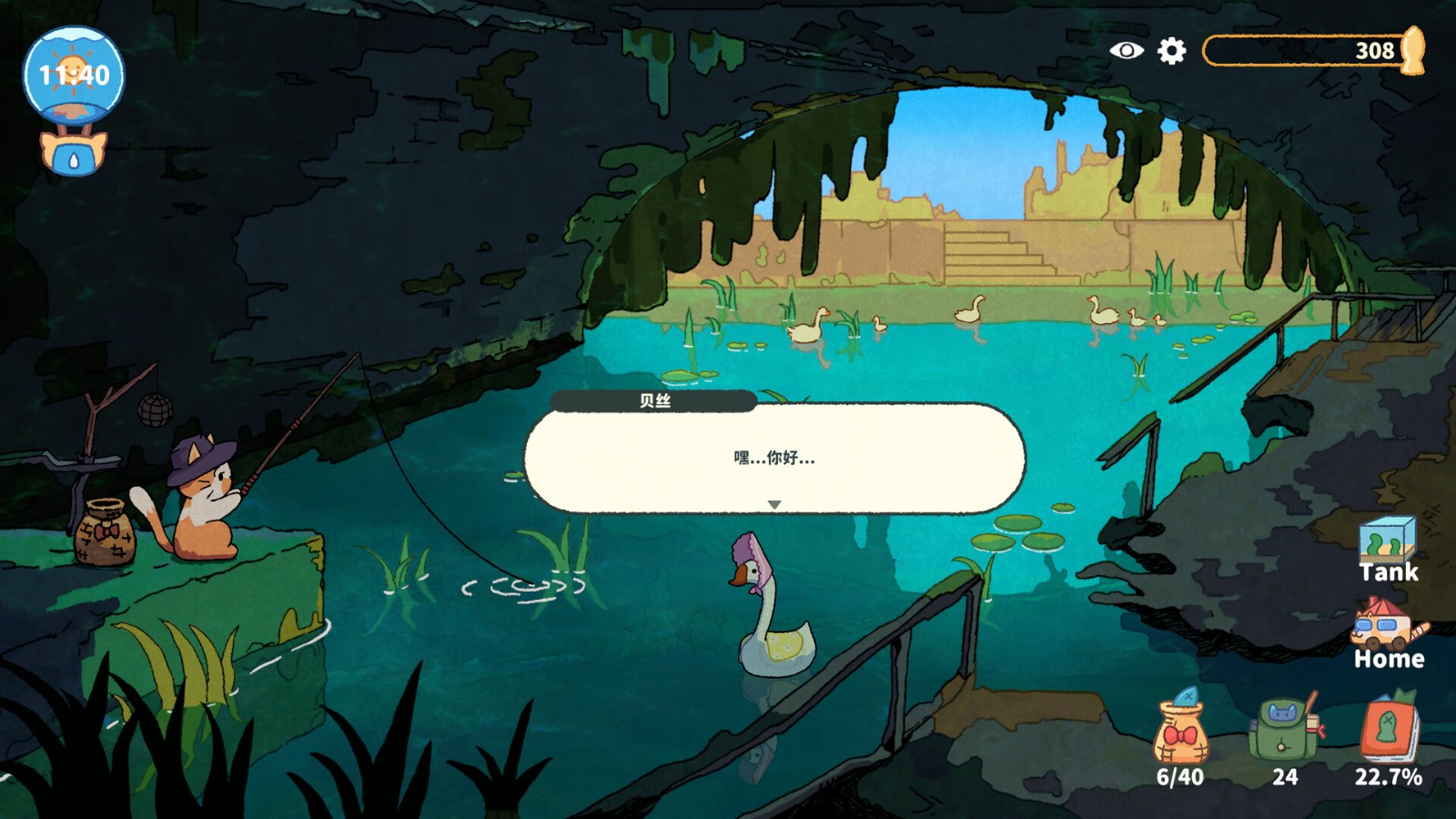This screenshot has height=819, width=1456.
Task: Click the duck wearing the pink bonnet
Action: click(x=774, y=613)
